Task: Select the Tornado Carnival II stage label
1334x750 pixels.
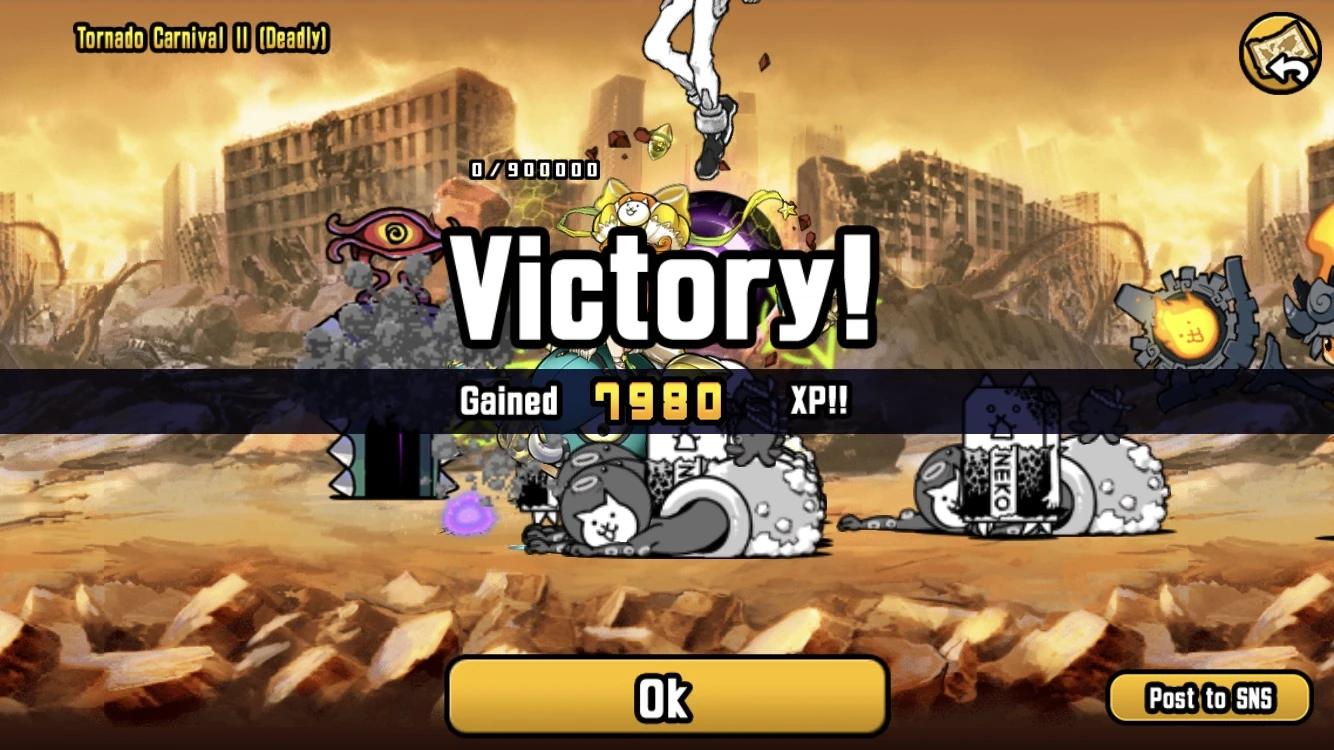Action: 200,38
